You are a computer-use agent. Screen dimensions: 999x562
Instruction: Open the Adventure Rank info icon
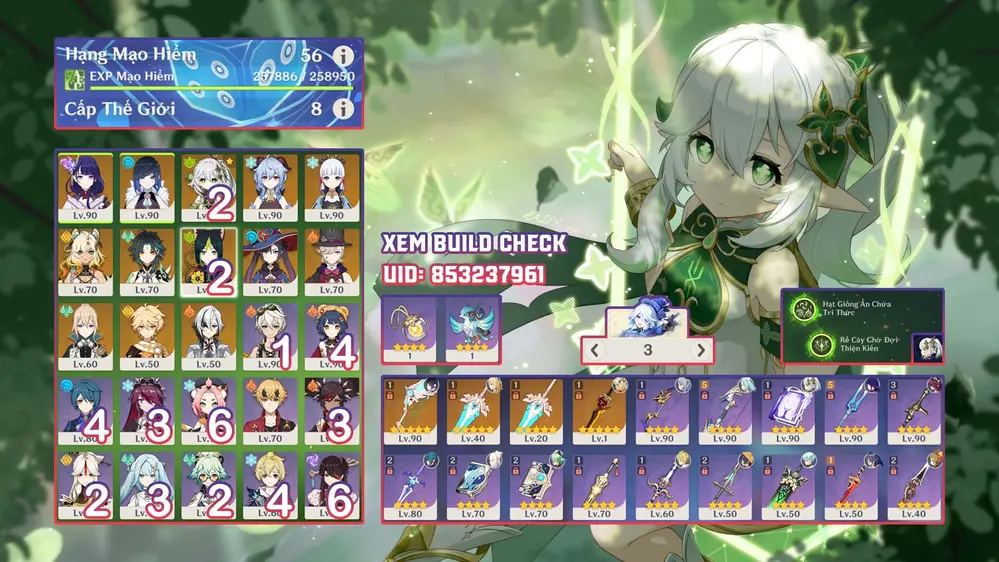pos(343,56)
